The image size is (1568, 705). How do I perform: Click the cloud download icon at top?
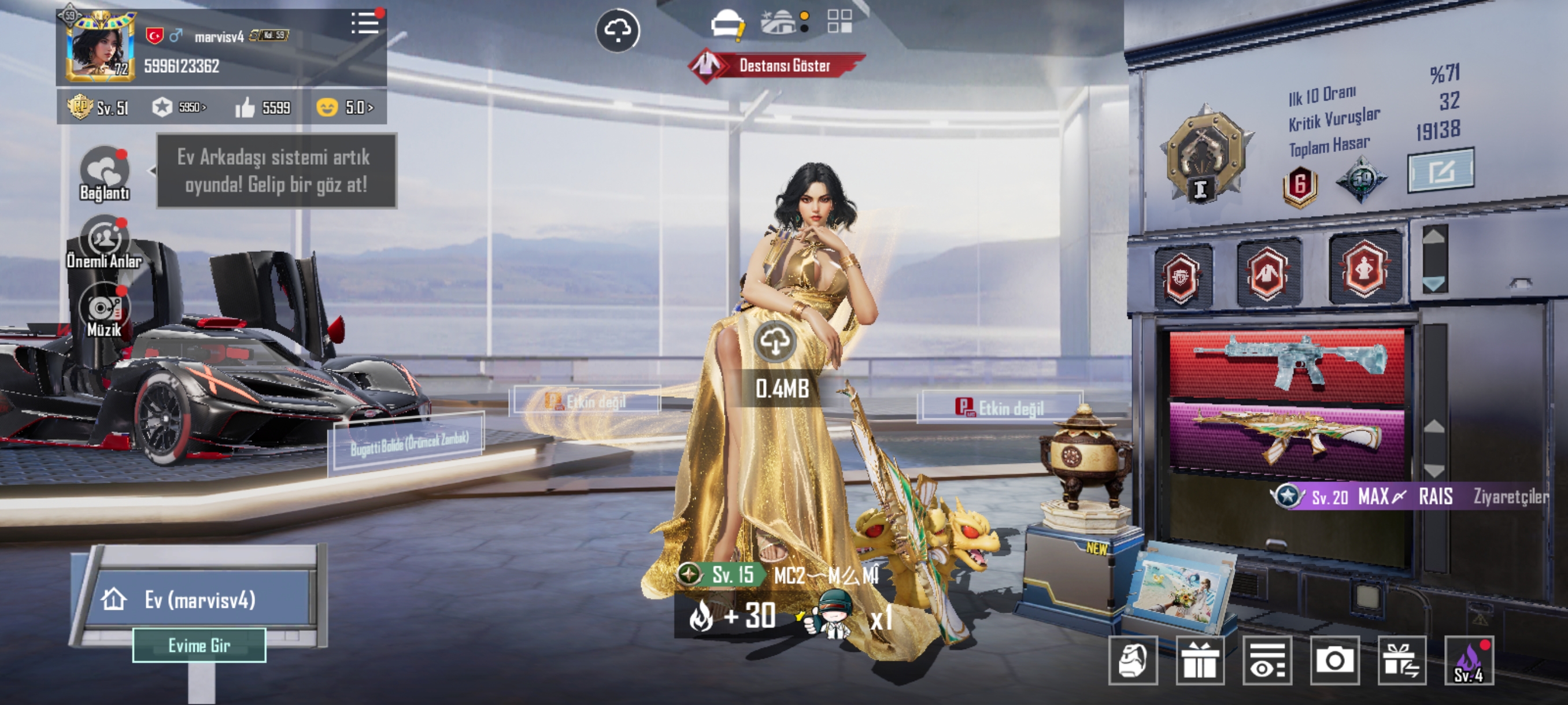[617, 31]
